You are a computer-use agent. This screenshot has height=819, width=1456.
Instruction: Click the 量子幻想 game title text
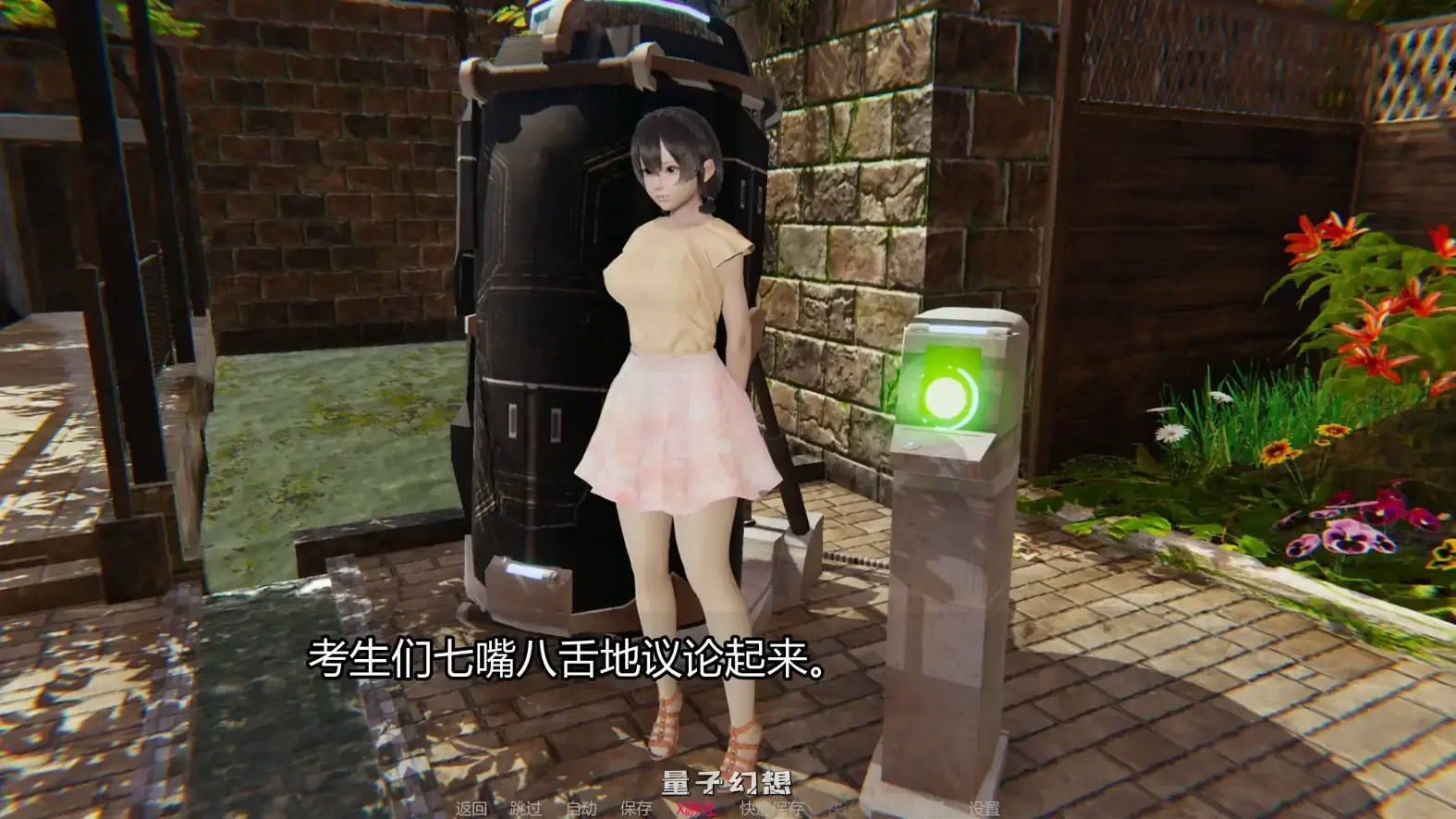[729, 781]
